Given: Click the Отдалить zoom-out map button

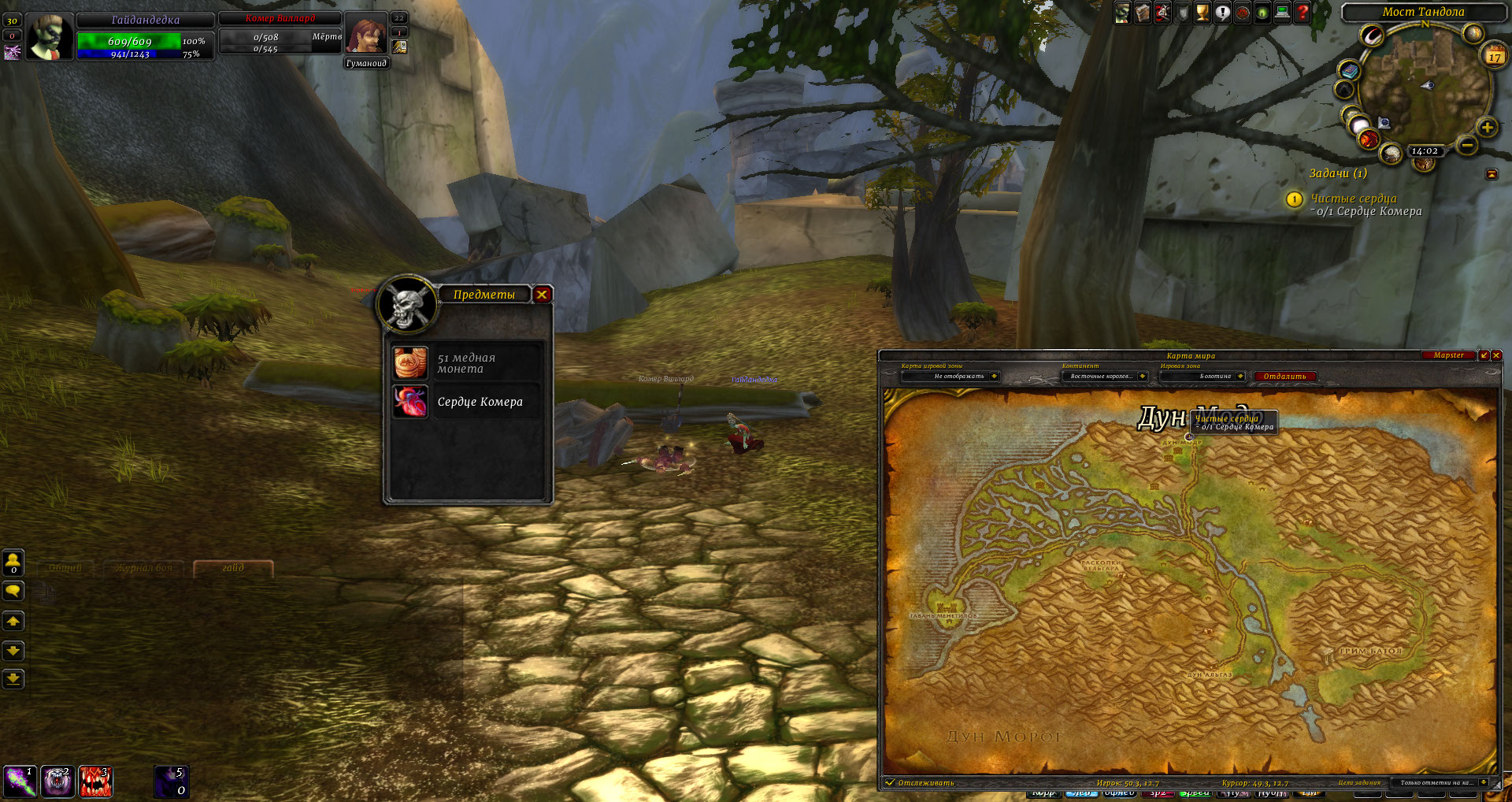Looking at the screenshot, I should pyautogui.click(x=1284, y=377).
